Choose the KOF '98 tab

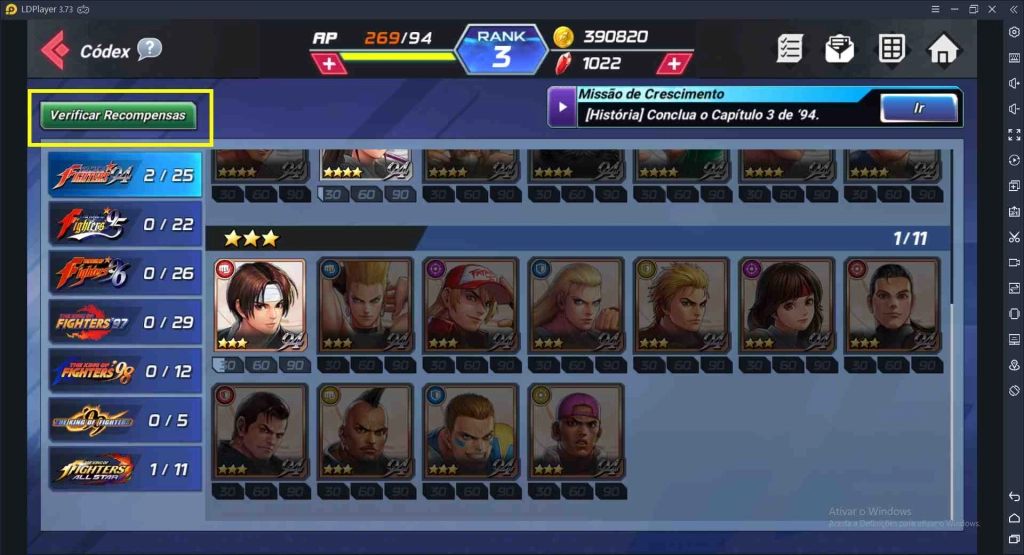pos(125,371)
